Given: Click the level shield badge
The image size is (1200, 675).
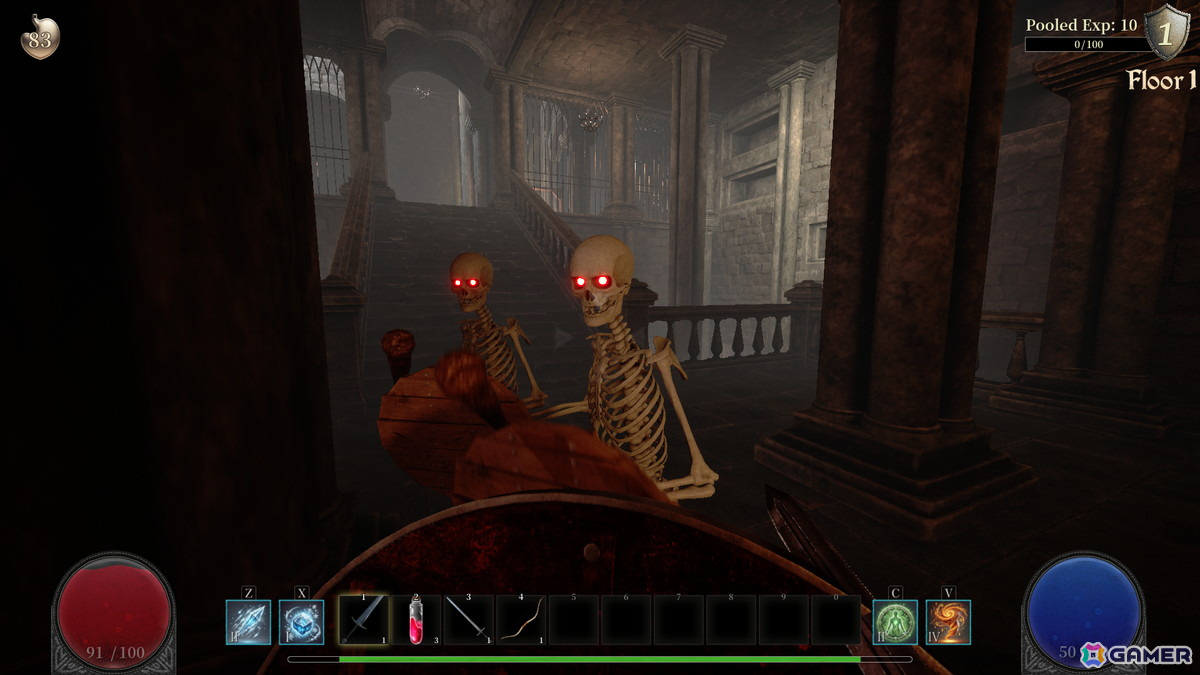Looking at the screenshot, I should [1164, 32].
